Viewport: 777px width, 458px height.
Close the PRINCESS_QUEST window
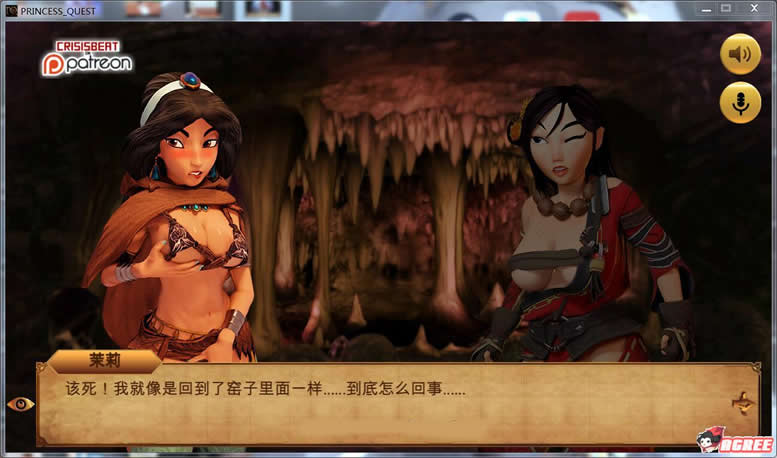pos(756,8)
